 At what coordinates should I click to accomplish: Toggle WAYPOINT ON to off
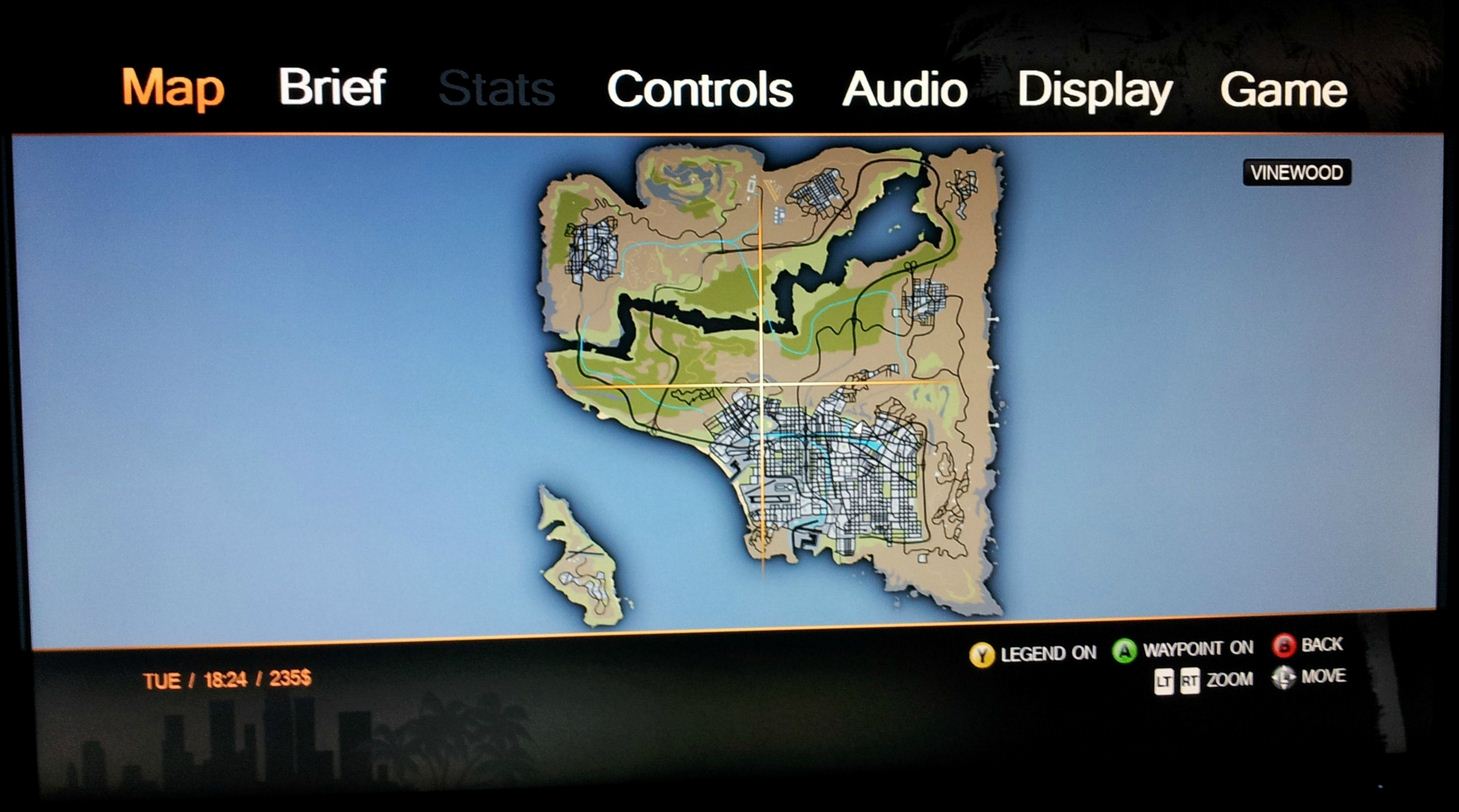coord(1200,647)
